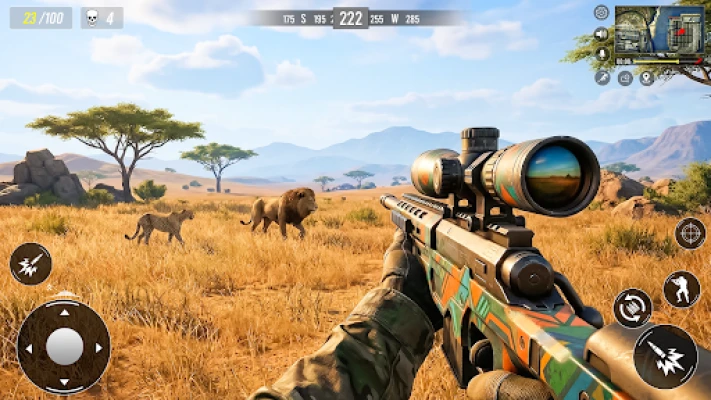Toggle the speaker sound icon
Image resolution: width=711 pixels, height=400 pixels.
tap(601, 34)
